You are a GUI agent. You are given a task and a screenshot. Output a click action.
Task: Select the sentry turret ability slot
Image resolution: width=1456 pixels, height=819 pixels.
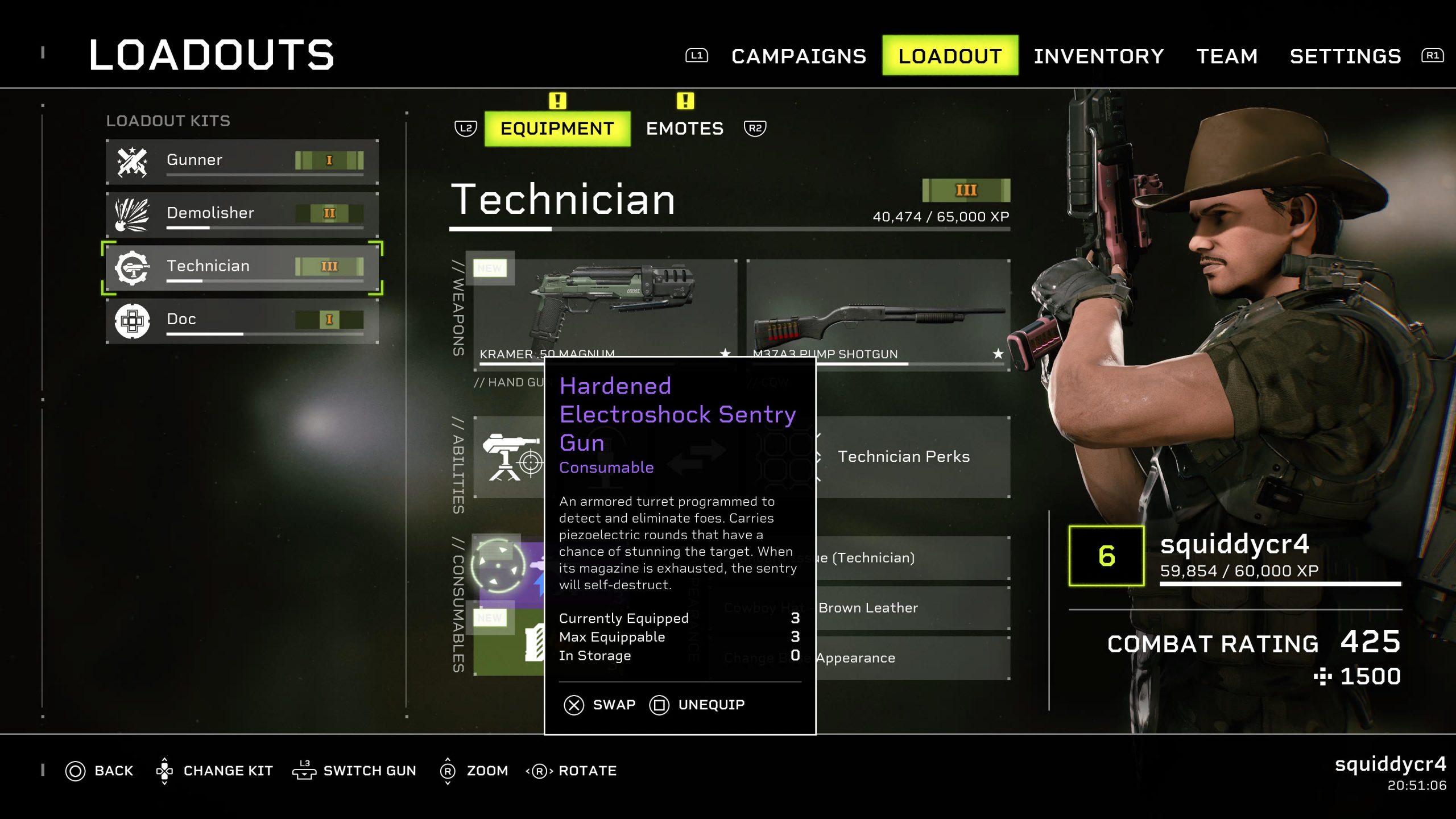[509, 458]
